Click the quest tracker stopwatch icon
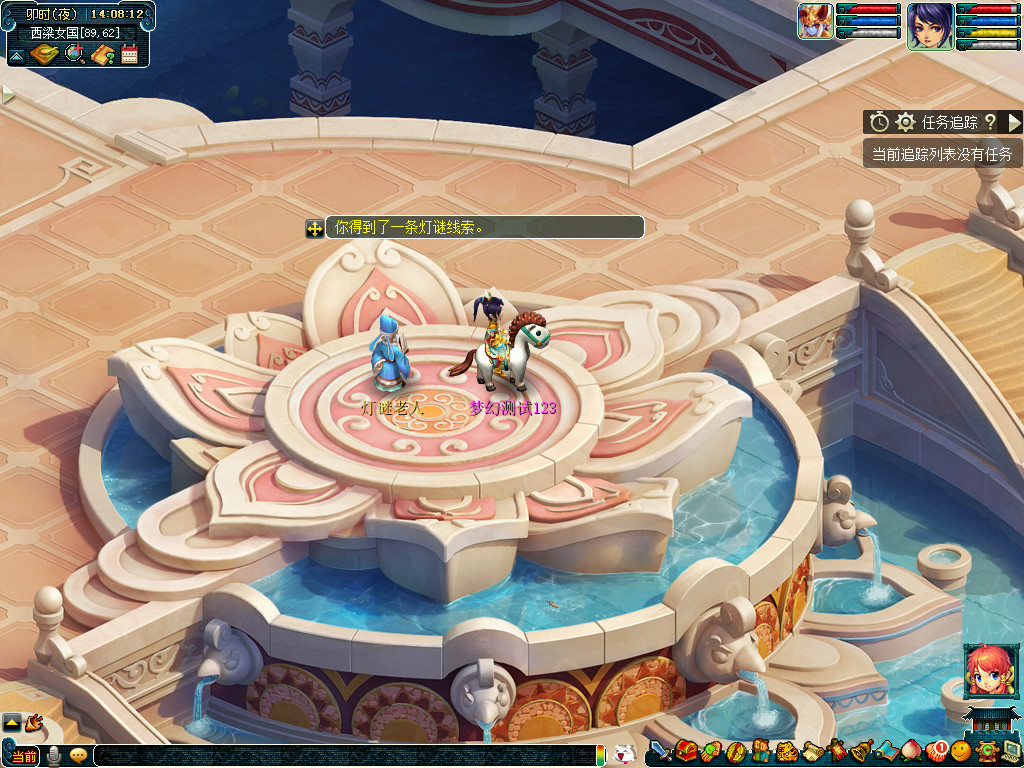This screenshot has width=1024, height=768. point(879,122)
